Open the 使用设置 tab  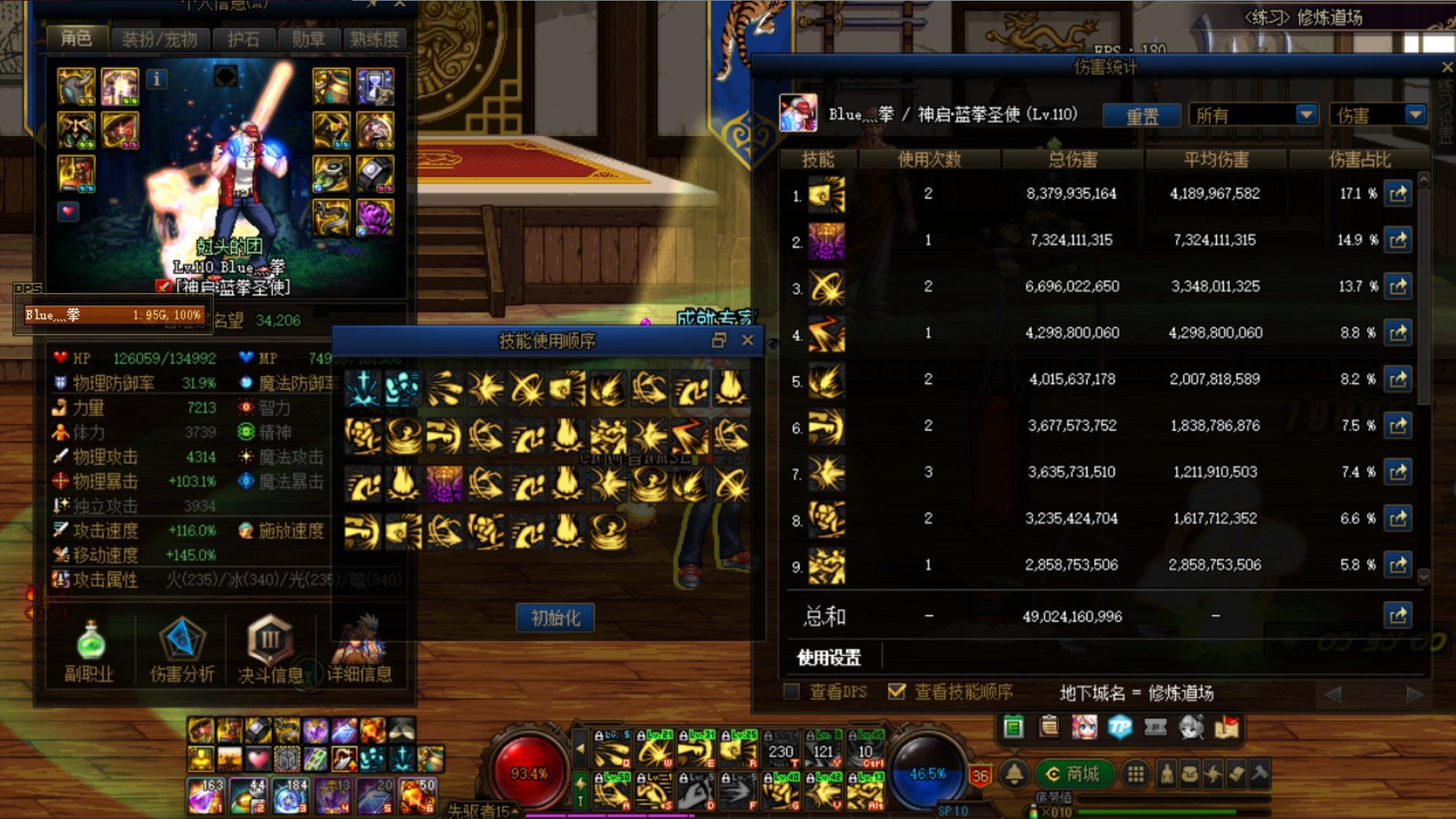(x=829, y=657)
